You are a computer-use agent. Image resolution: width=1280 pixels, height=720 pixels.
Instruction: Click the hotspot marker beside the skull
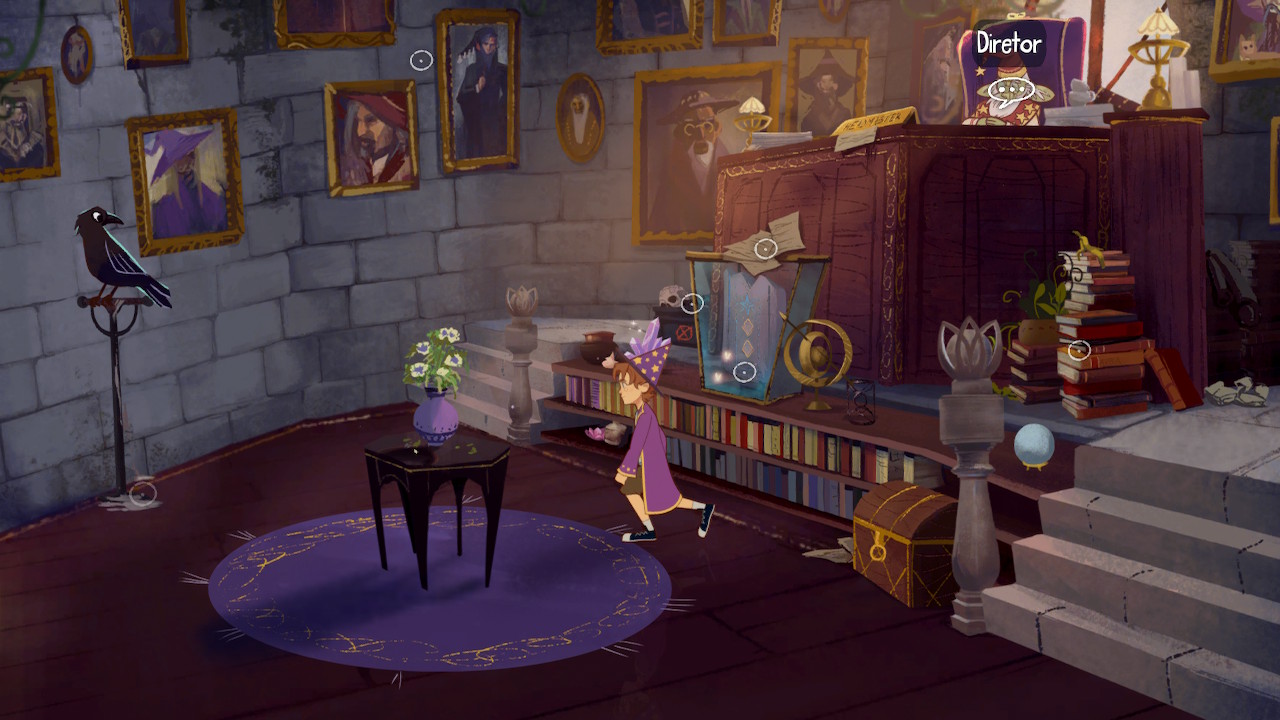(x=692, y=302)
